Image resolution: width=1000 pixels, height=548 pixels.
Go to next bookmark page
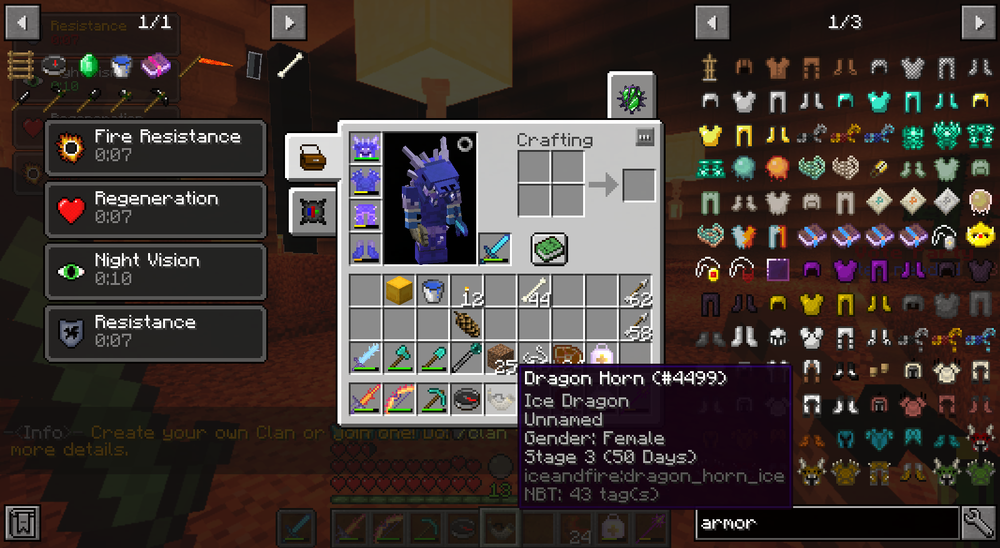tap(288, 21)
